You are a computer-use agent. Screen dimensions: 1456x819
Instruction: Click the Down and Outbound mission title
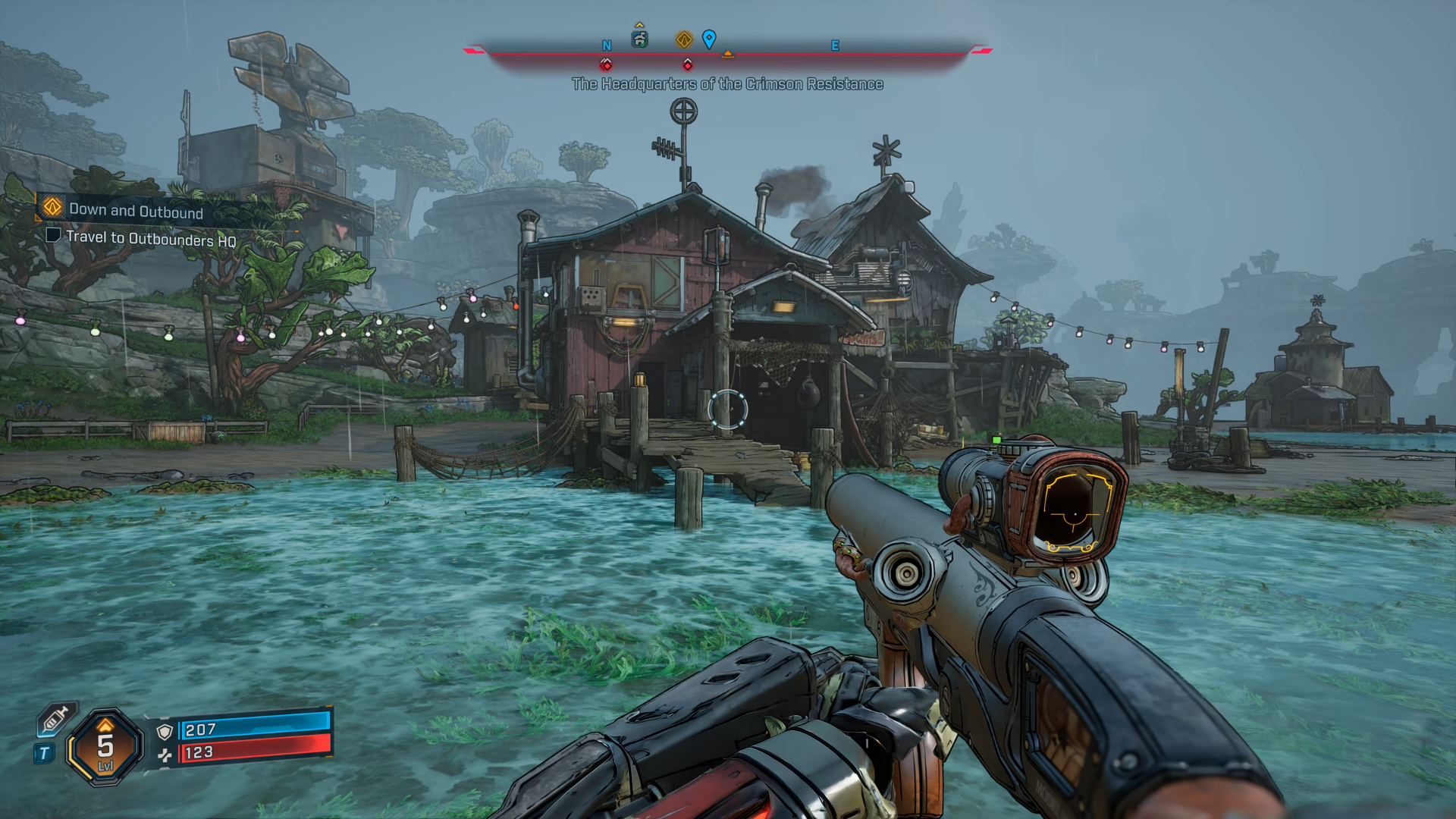137,210
